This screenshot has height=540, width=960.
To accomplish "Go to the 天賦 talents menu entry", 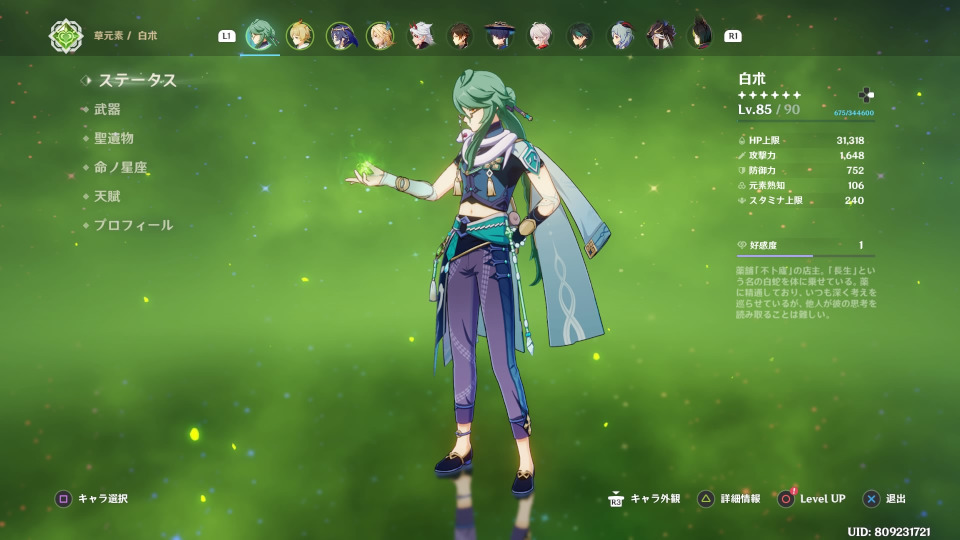I will point(107,197).
